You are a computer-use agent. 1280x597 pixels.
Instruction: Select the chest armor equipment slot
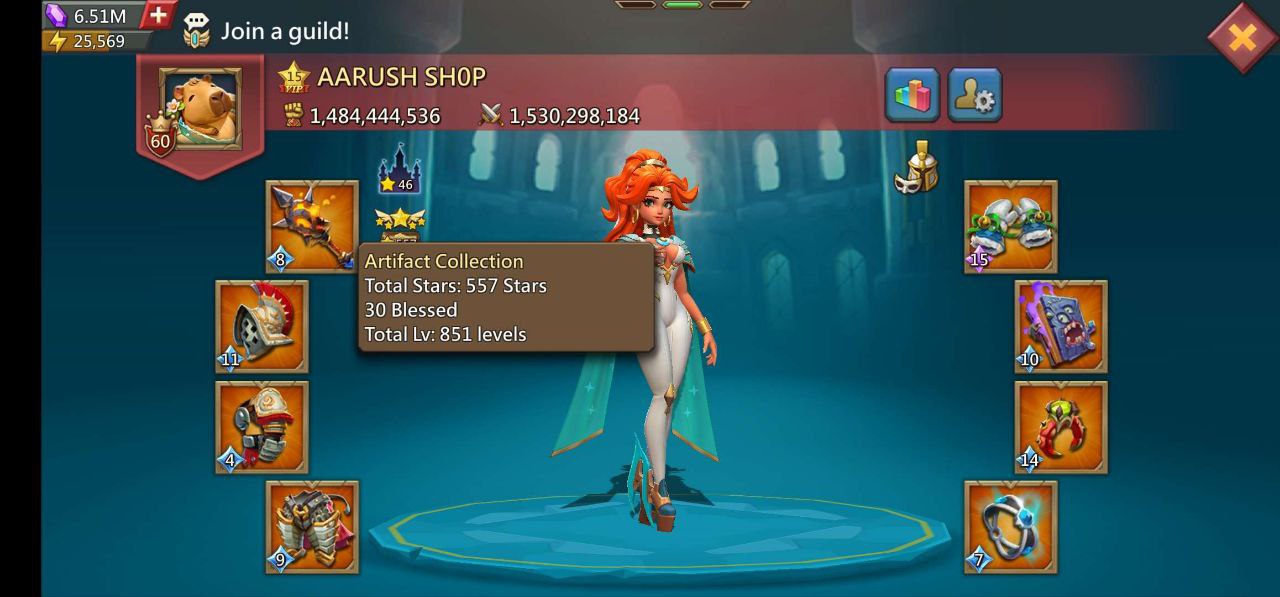coord(312,526)
